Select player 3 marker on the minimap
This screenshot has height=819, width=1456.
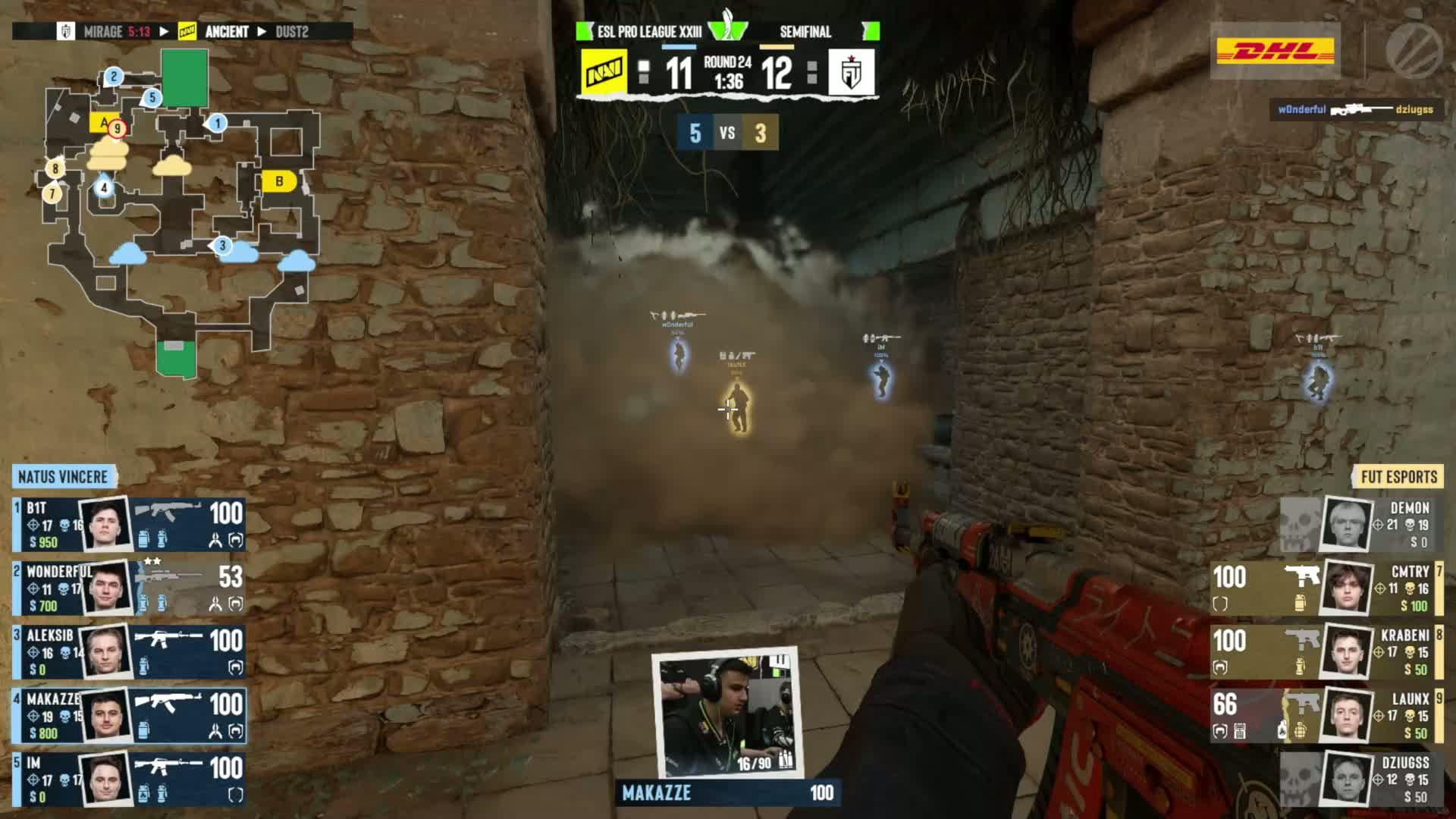click(x=221, y=245)
